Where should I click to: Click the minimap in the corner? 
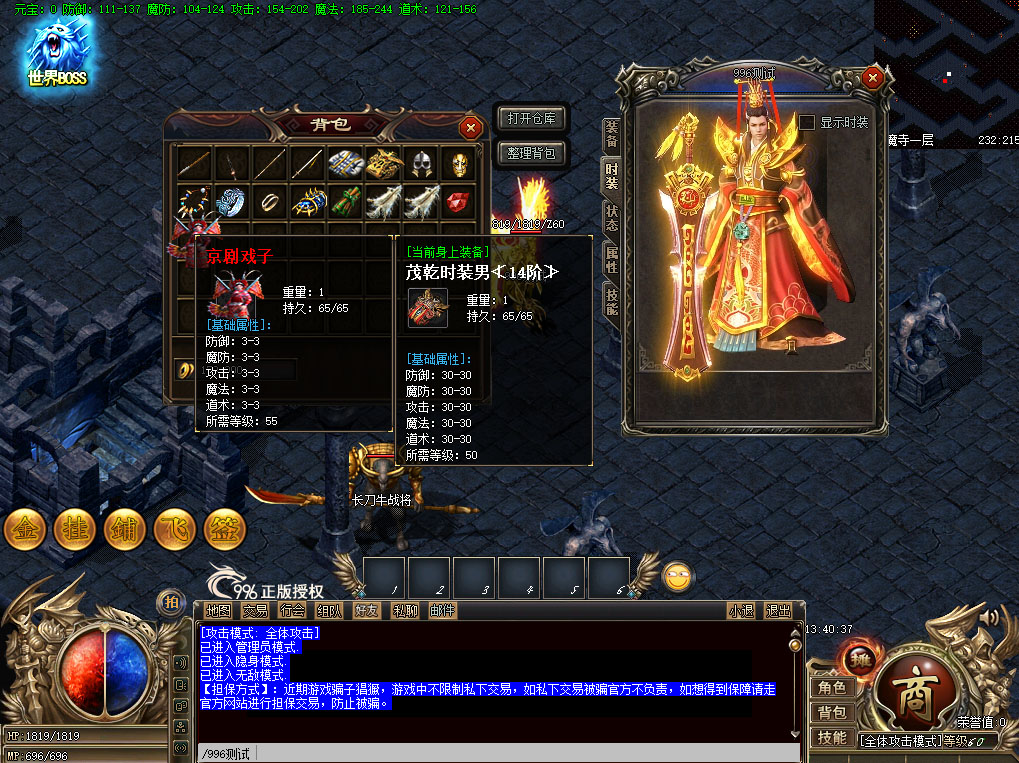point(946,68)
